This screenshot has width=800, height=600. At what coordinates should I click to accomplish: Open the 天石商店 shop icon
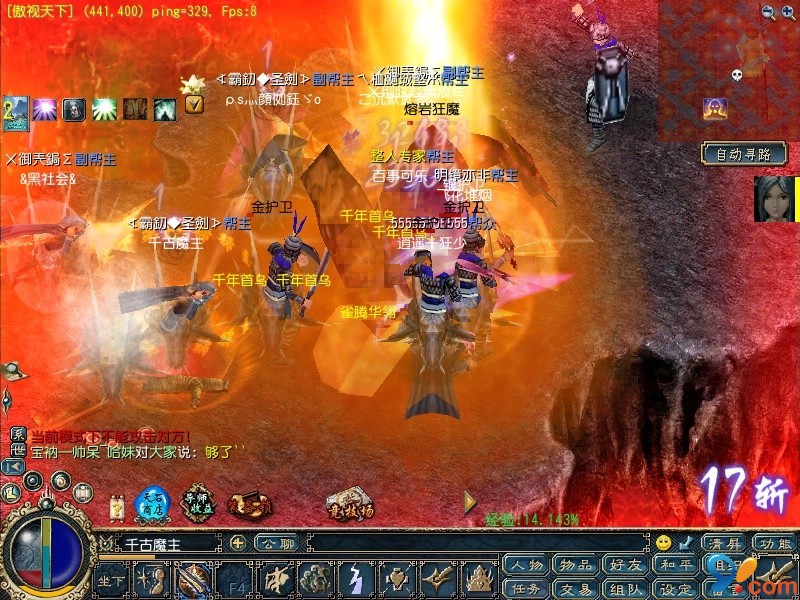pos(153,505)
